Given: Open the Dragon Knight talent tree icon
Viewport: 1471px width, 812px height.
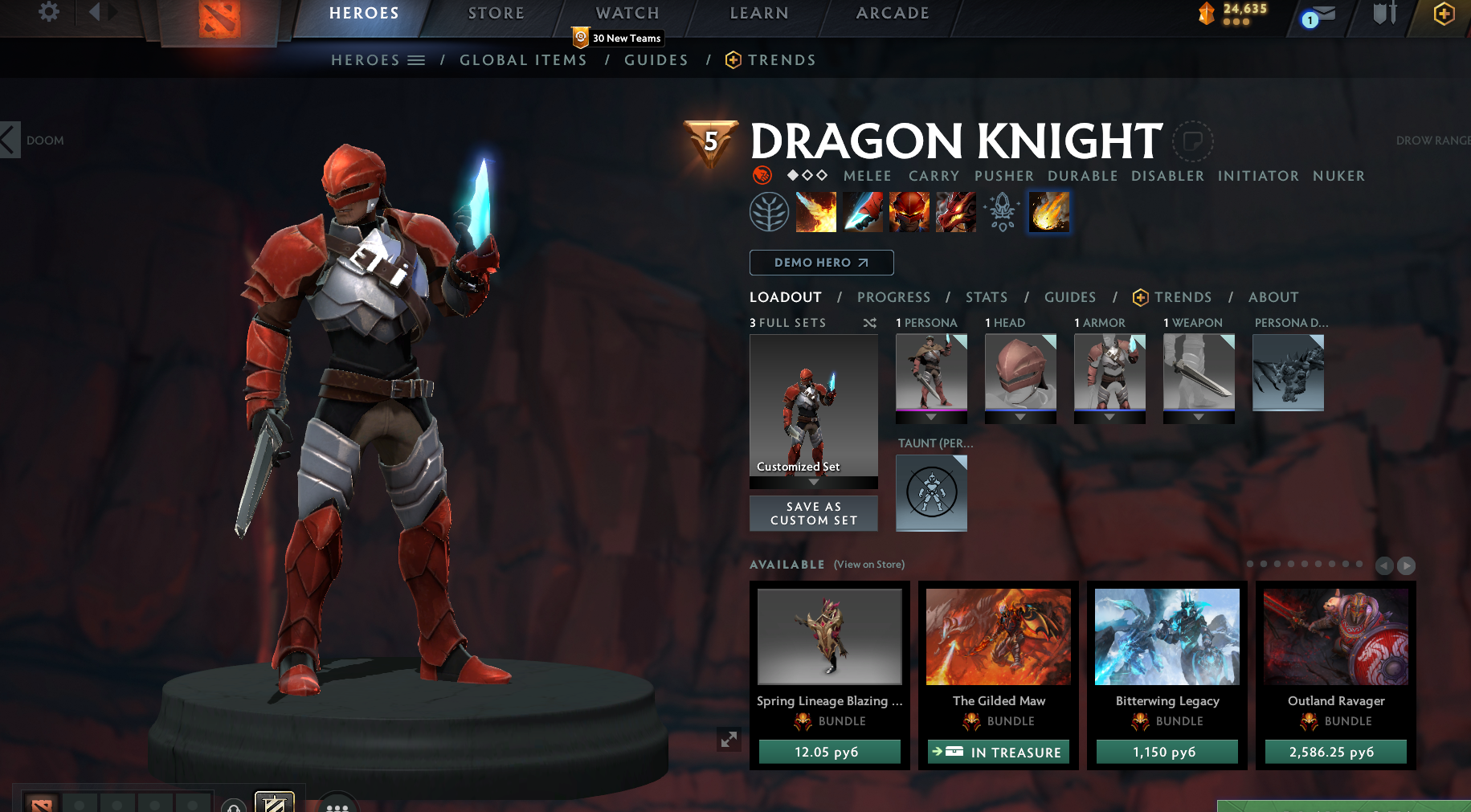Looking at the screenshot, I should [x=769, y=211].
